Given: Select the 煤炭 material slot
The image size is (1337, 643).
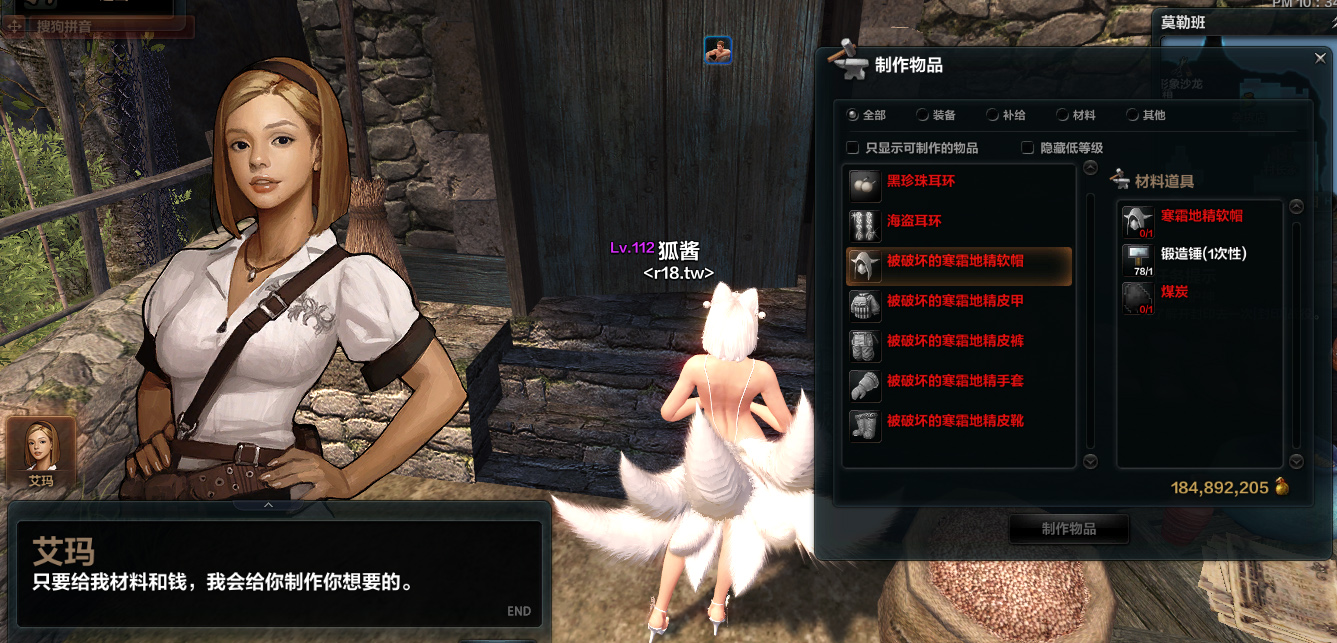Looking at the screenshot, I should (1137, 298).
